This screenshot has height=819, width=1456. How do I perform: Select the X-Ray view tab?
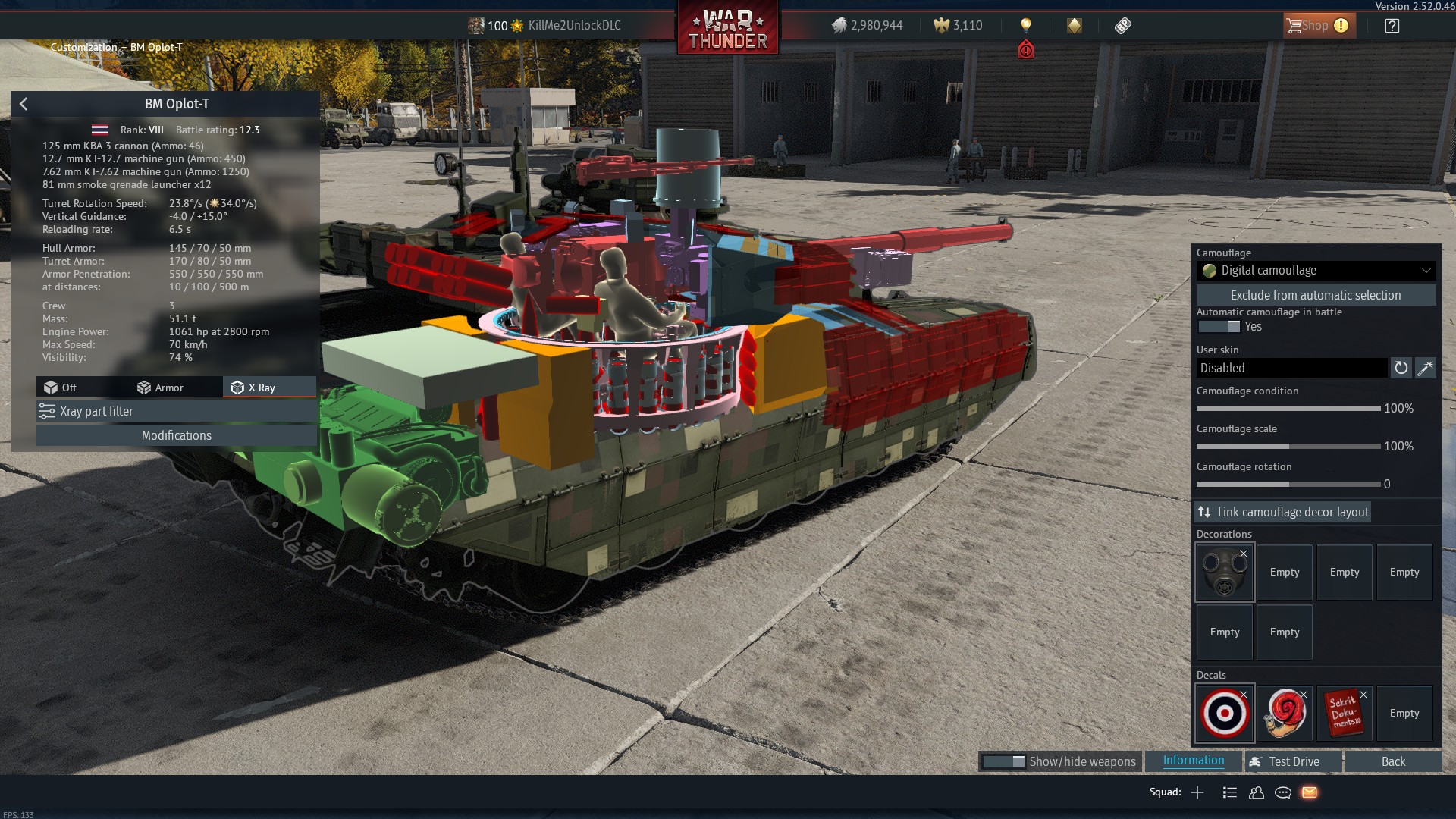point(253,388)
